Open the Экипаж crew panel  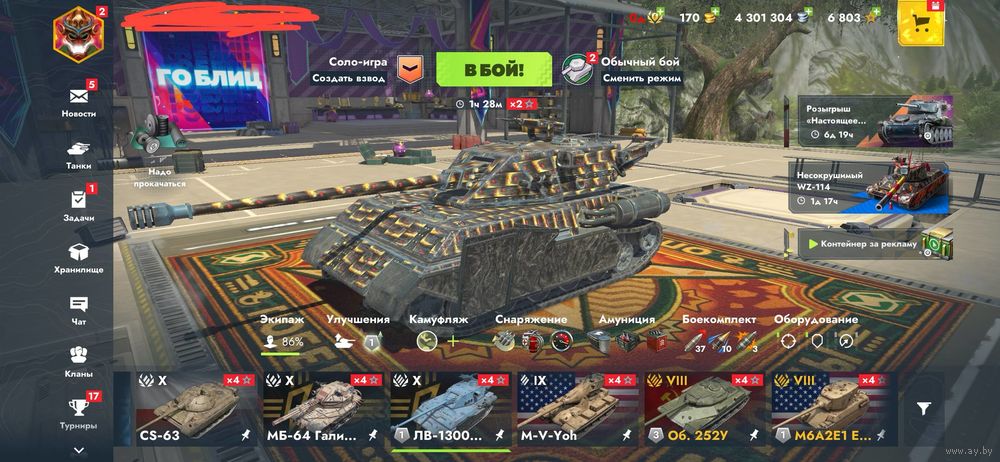(x=283, y=333)
